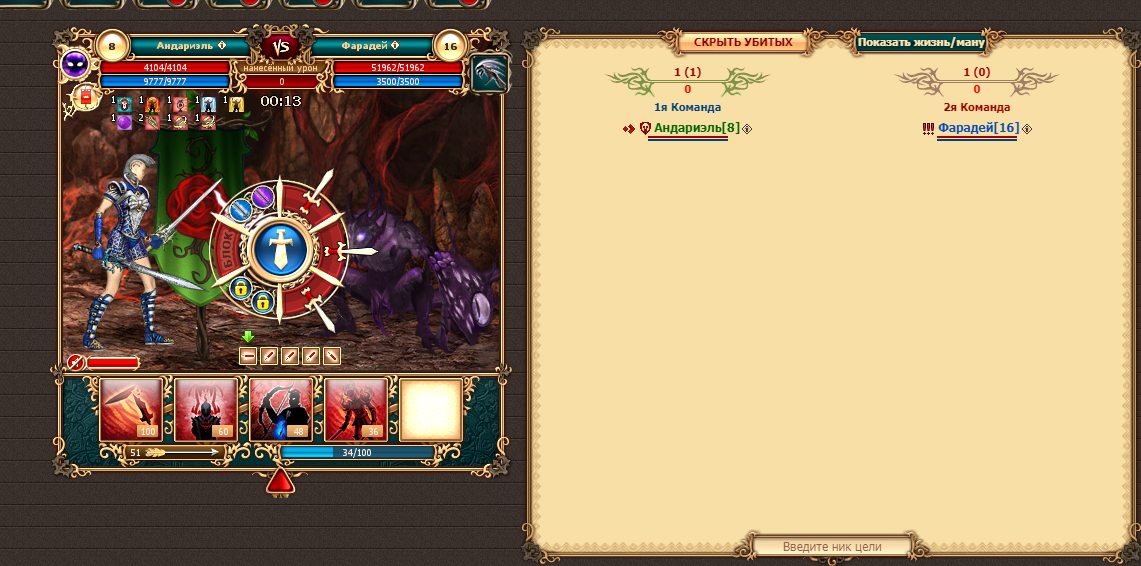Click the red triangle expand arrow

click(280, 483)
